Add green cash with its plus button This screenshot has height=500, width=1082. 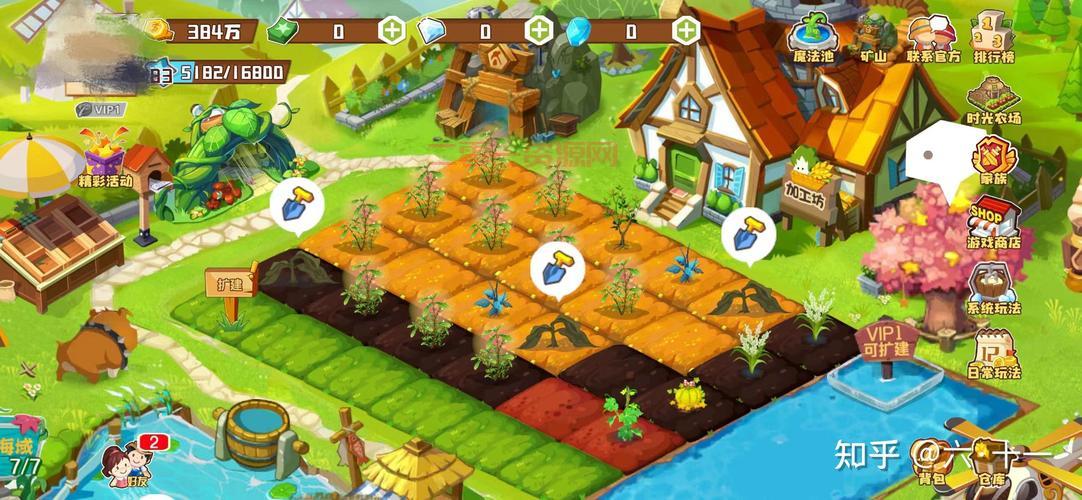[391, 30]
